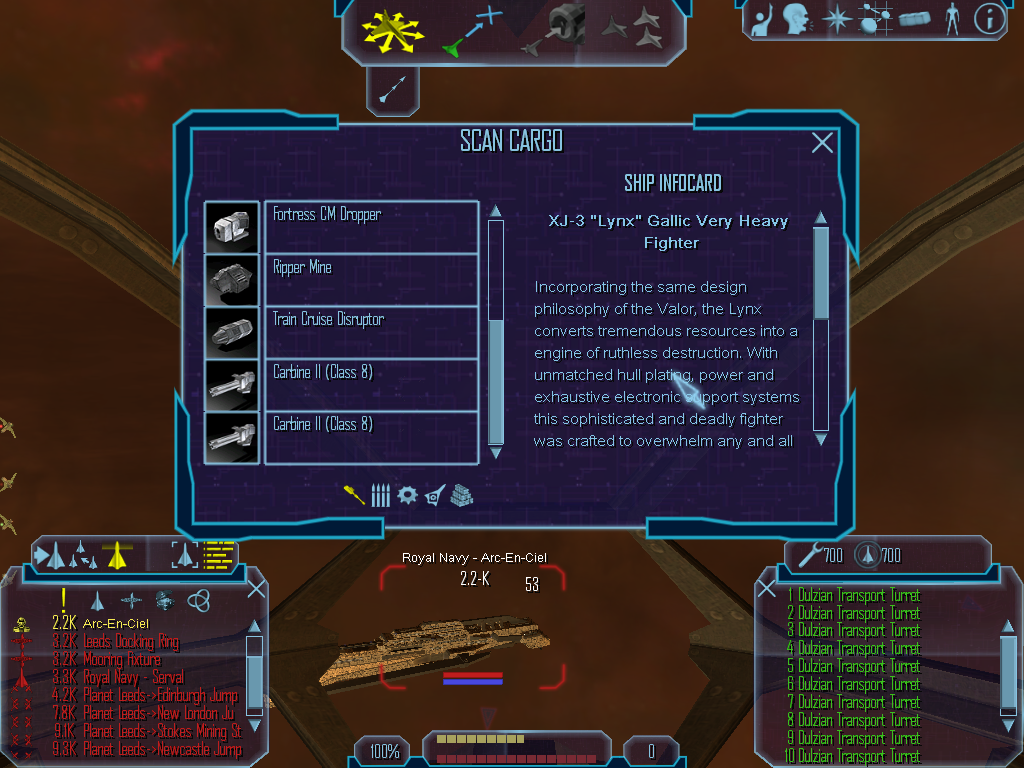This screenshot has height=768, width=1024.
Task: Open the humanoid figure status icon
Action: [951, 18]
